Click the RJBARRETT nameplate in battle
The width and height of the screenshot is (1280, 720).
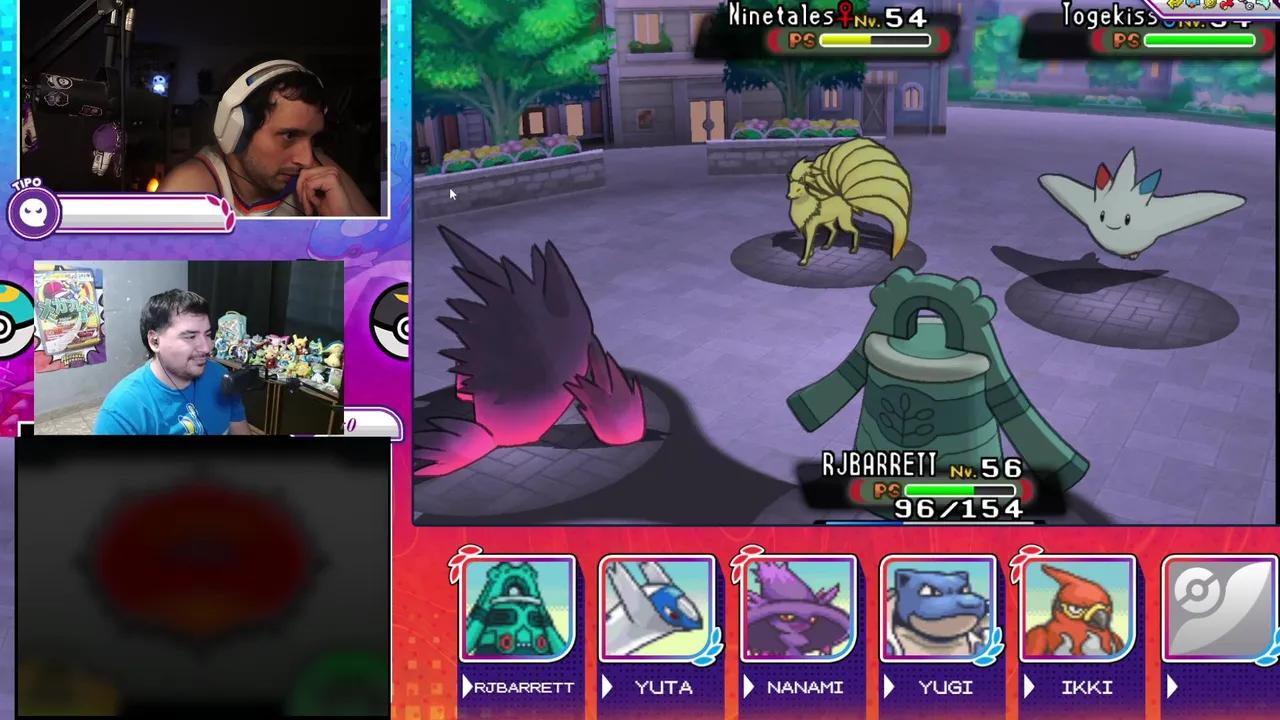click(x=878, y=465)
